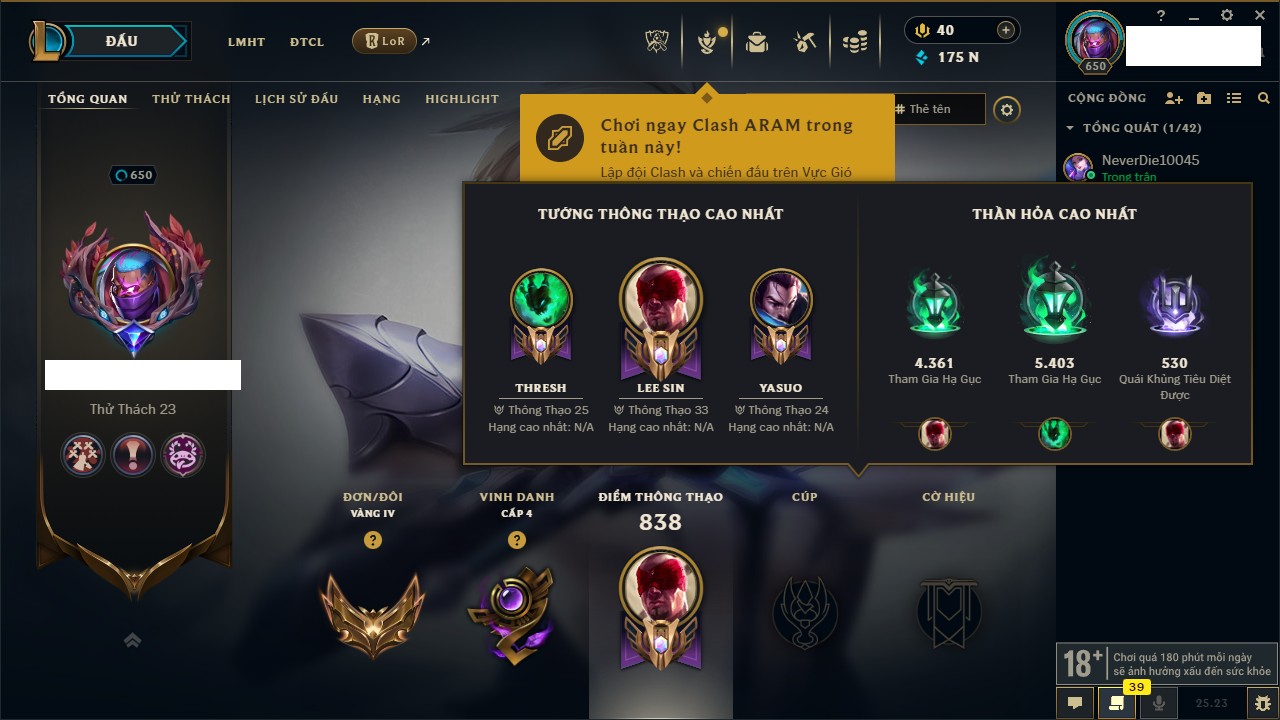Open the loot bag collection icon
Image resolution: width=1280 pixels, height=720 pixels.
tap(757, 42)
